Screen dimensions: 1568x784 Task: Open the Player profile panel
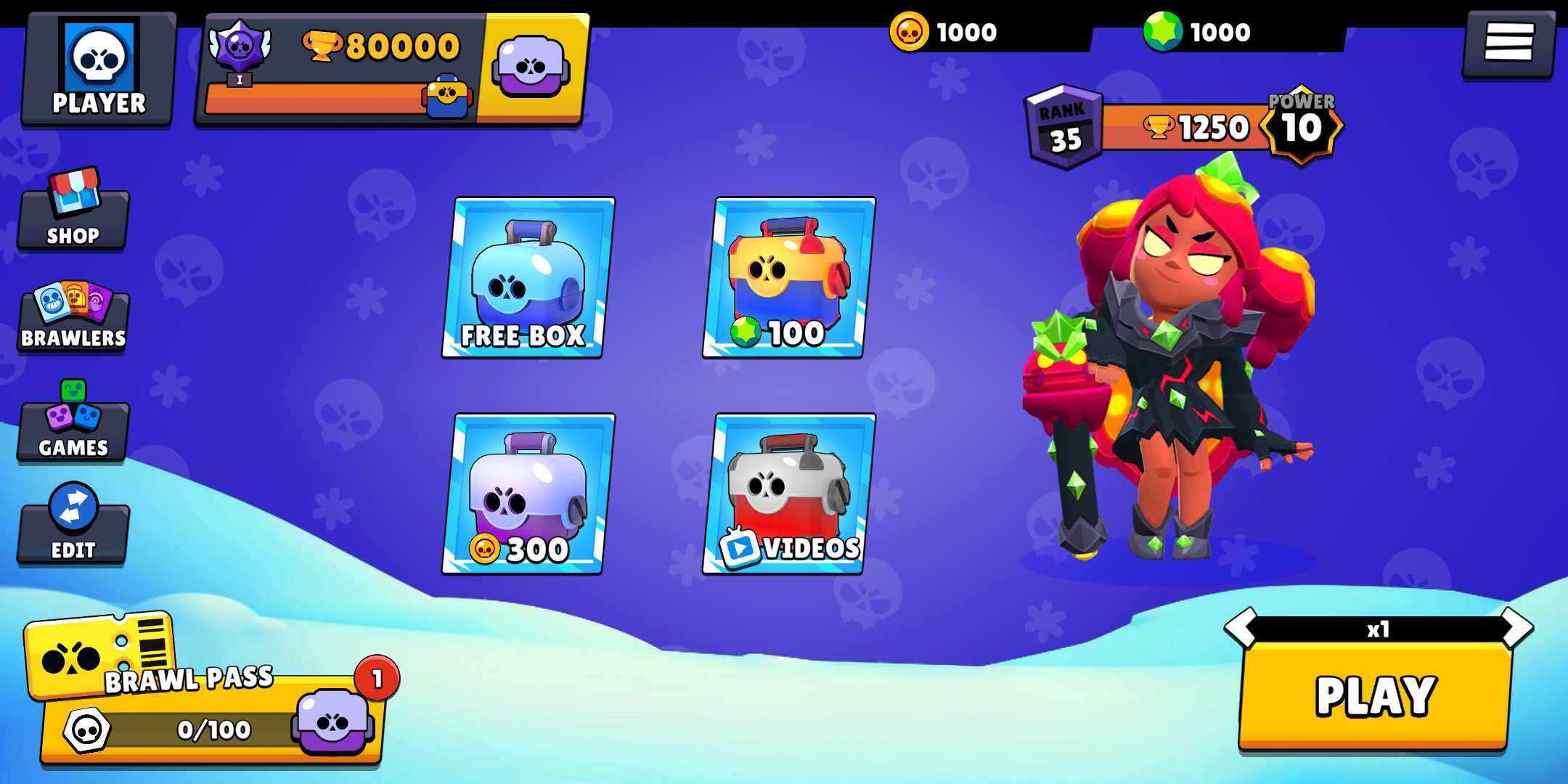(99, 70)
